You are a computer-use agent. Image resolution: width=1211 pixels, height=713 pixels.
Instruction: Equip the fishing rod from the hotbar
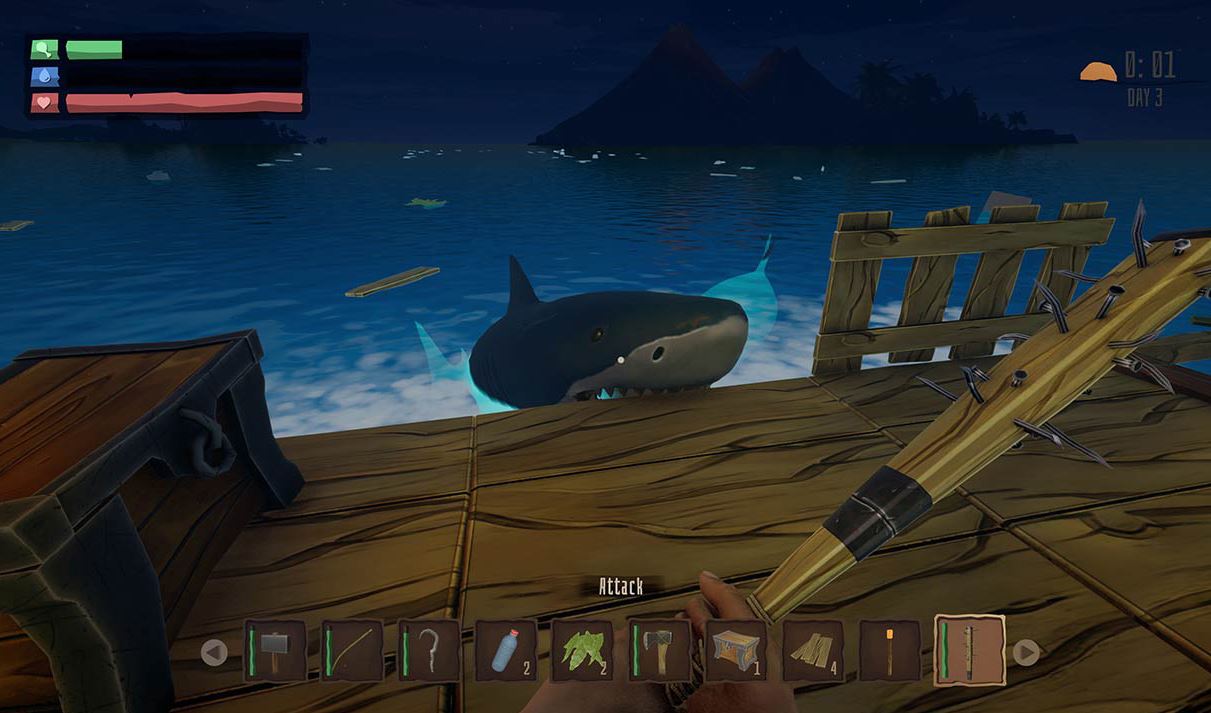click(352, 651)
